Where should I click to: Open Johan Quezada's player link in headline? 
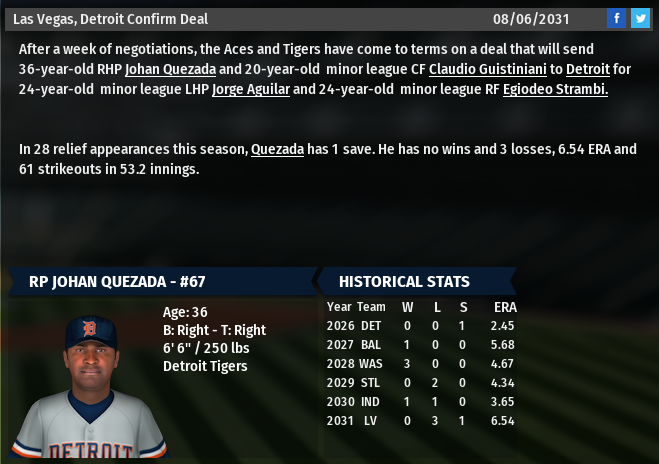[x=170, y=69]
